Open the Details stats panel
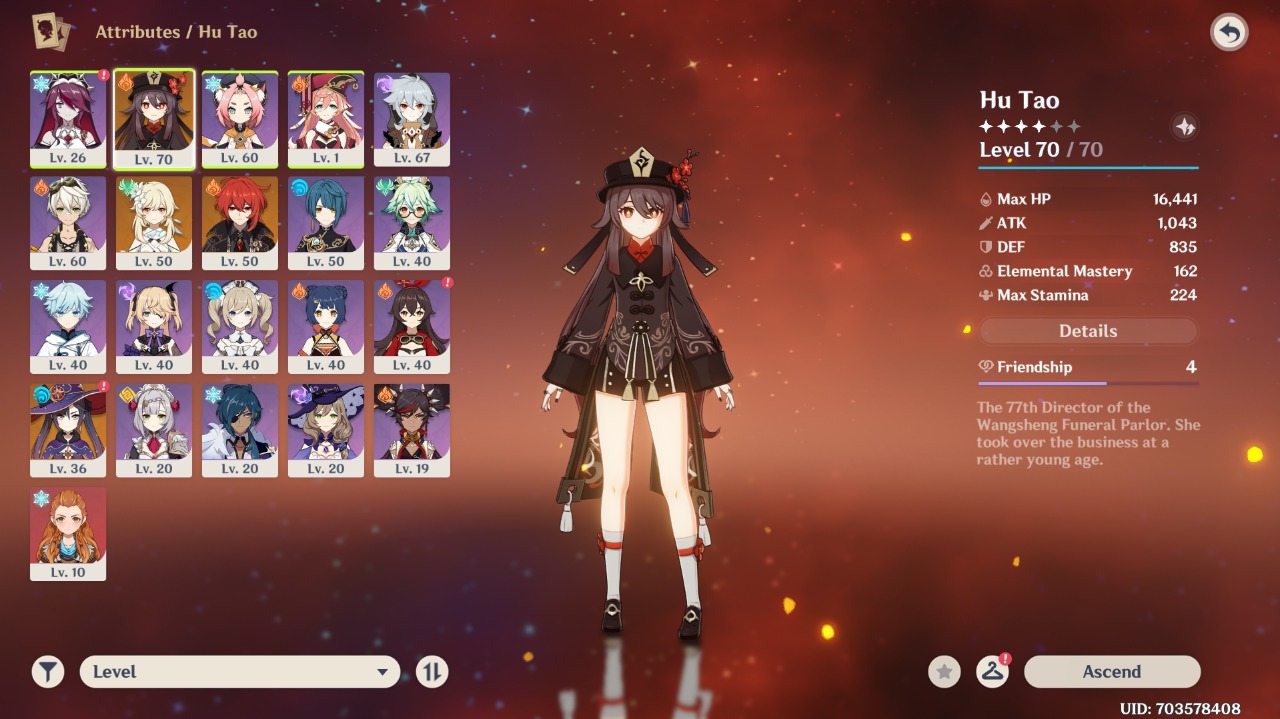Image resolution: width=1280 pixels, height=719 pixels. pos(1088,331)
